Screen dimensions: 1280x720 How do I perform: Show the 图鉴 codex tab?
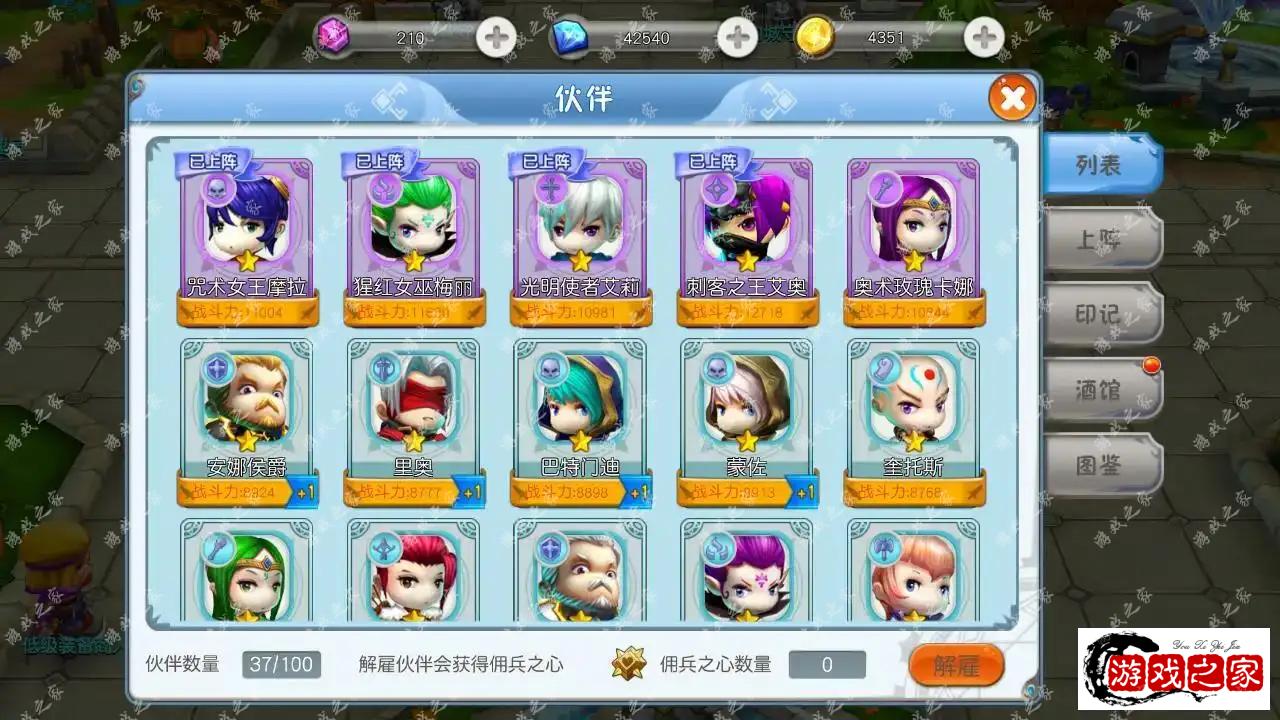pos(1100,465)
